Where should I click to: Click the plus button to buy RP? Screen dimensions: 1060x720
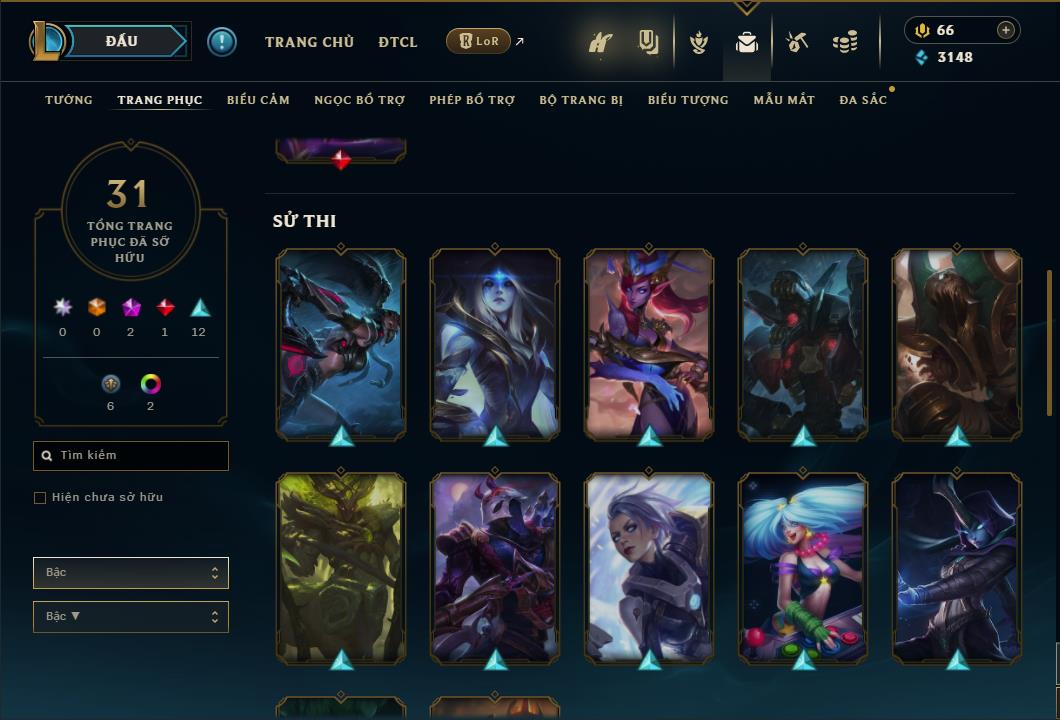point(1006,30)
